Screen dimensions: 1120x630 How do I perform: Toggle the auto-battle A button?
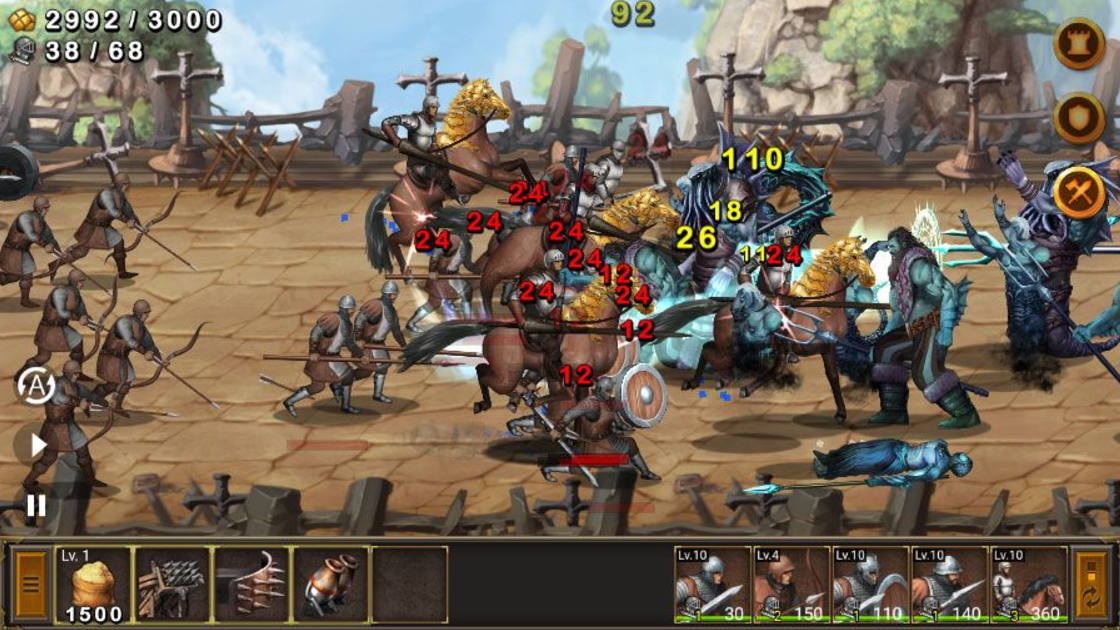coord(36,385)
